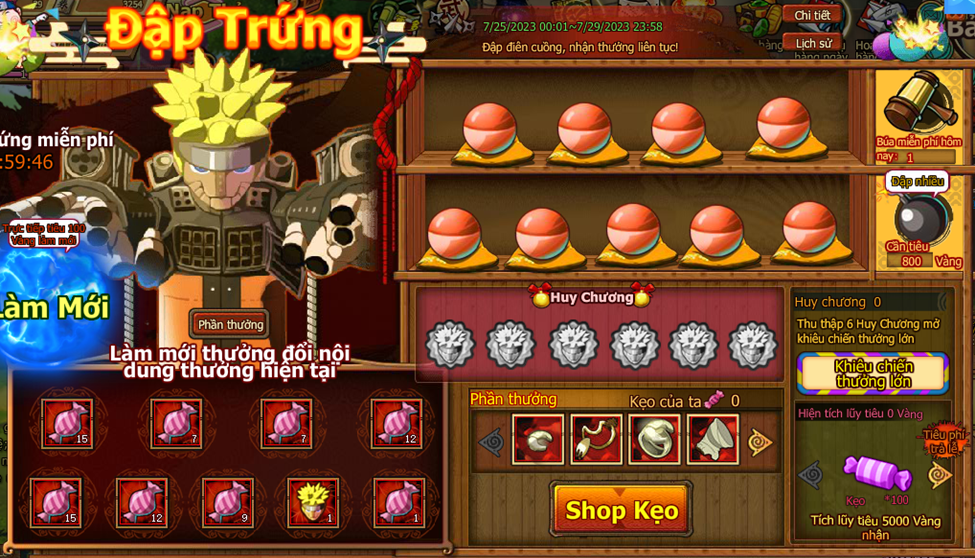Click the purple Kẹo x100 reward
The width and height of the screenshot is (975, 558).
pos(876,473)
